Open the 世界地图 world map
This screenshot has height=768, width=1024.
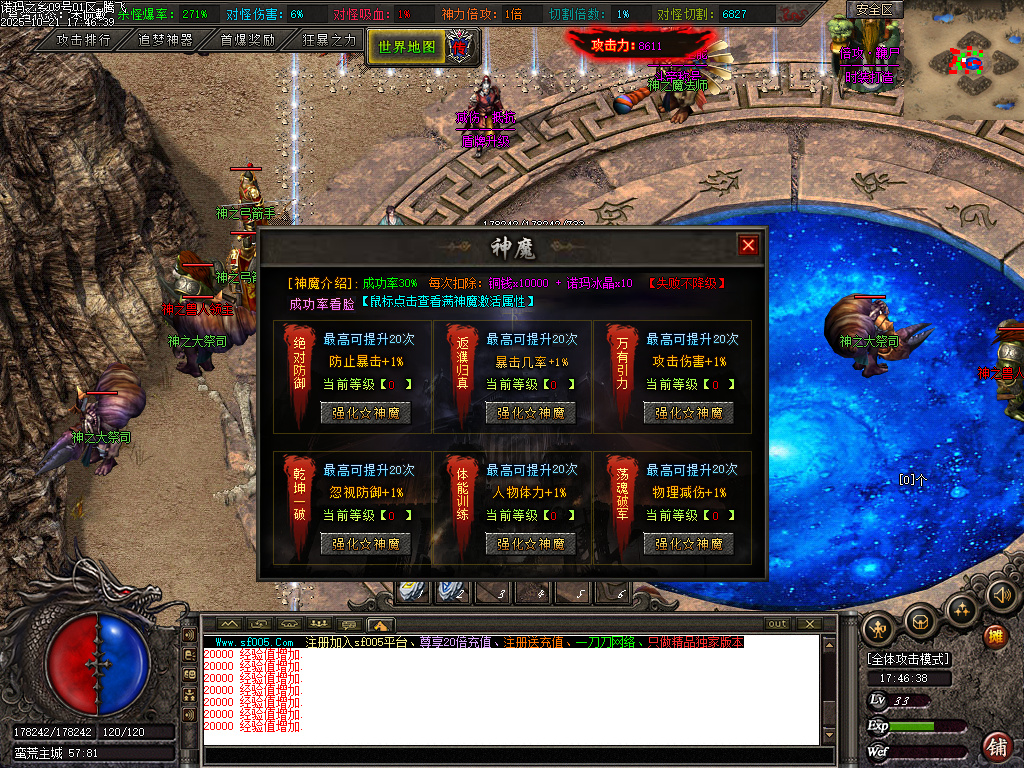tap(408, 46)
